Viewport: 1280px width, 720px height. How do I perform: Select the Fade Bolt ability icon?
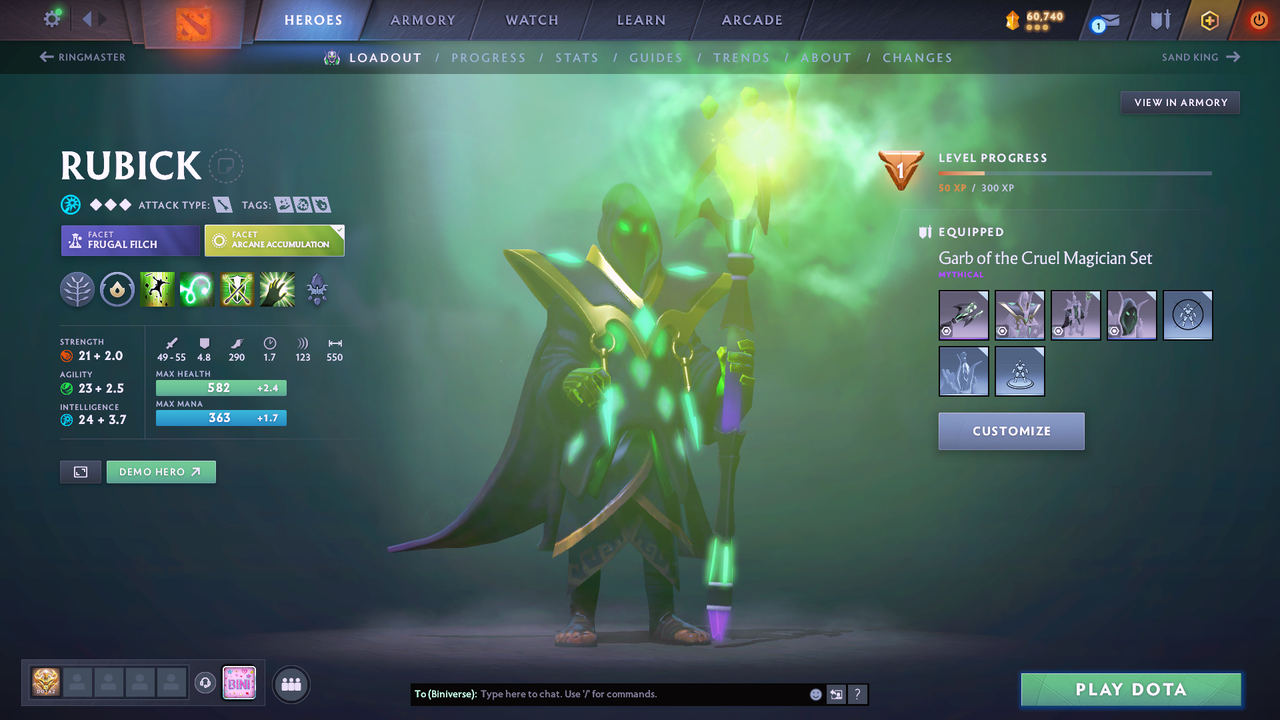coord(196,290)
